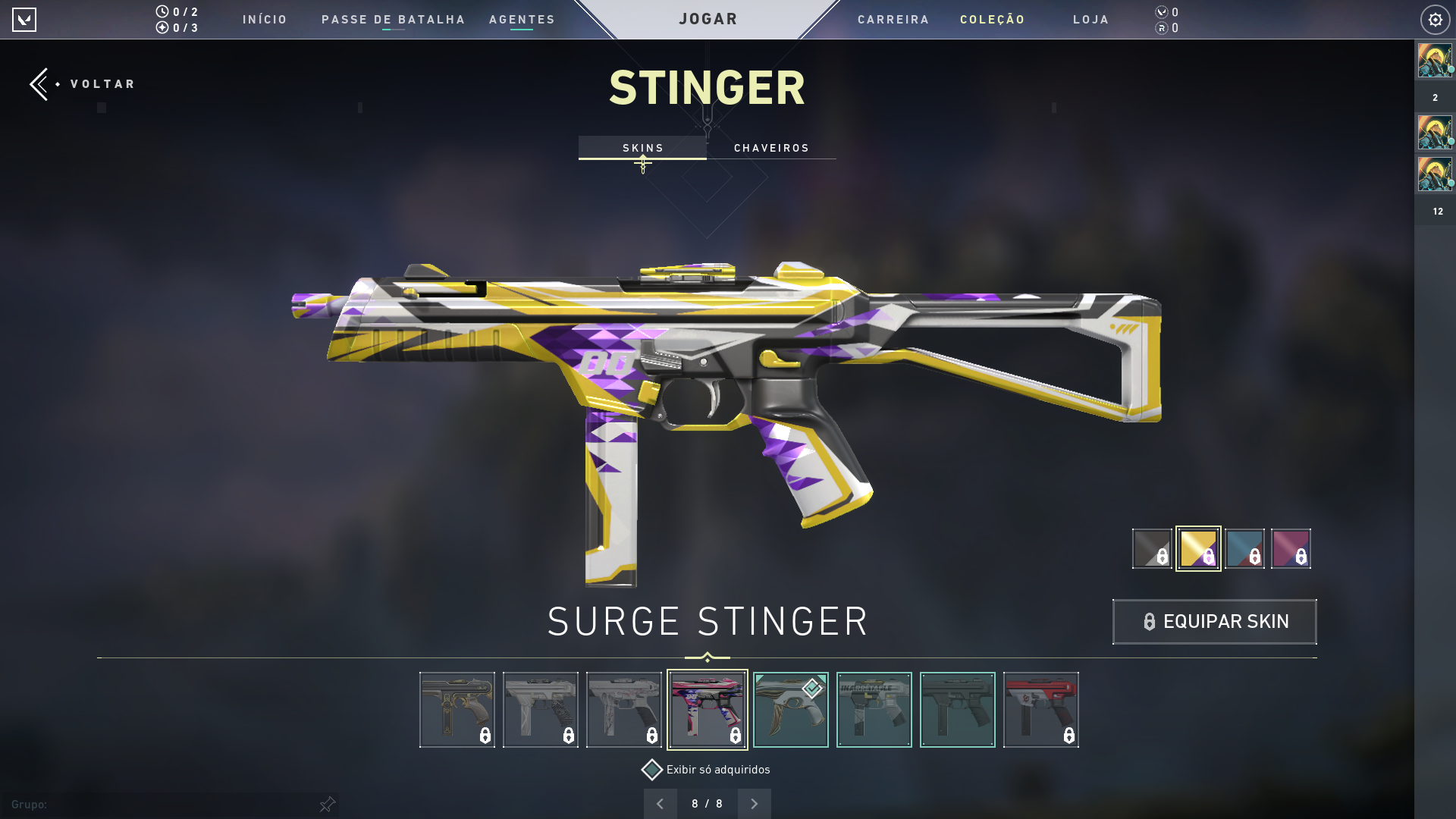1456x819 pixels.
Task: Select the red Stinger skin thumbnail
Action: coord(1040,710)
